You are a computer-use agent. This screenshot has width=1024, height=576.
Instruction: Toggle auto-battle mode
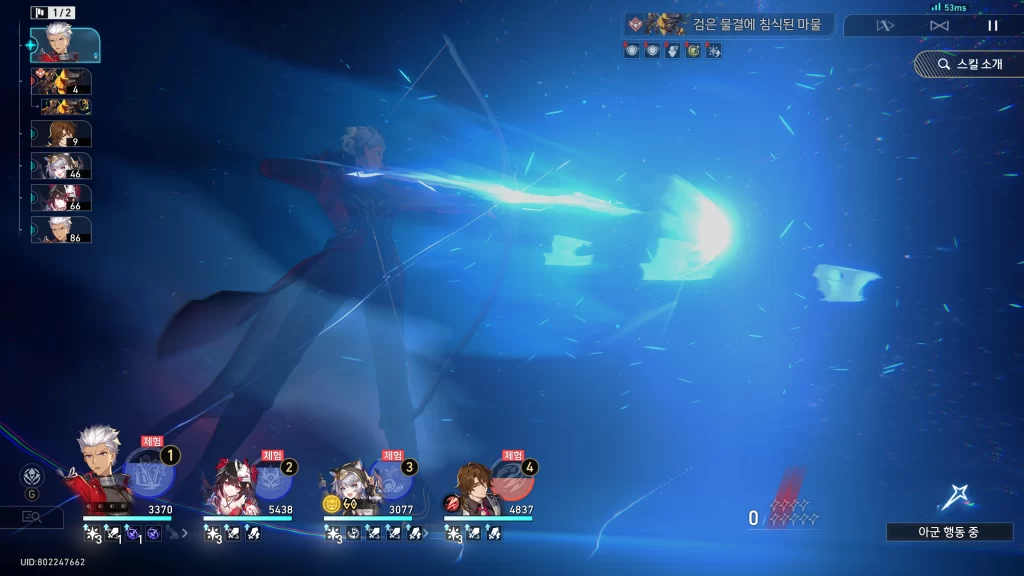pos(885,26)
